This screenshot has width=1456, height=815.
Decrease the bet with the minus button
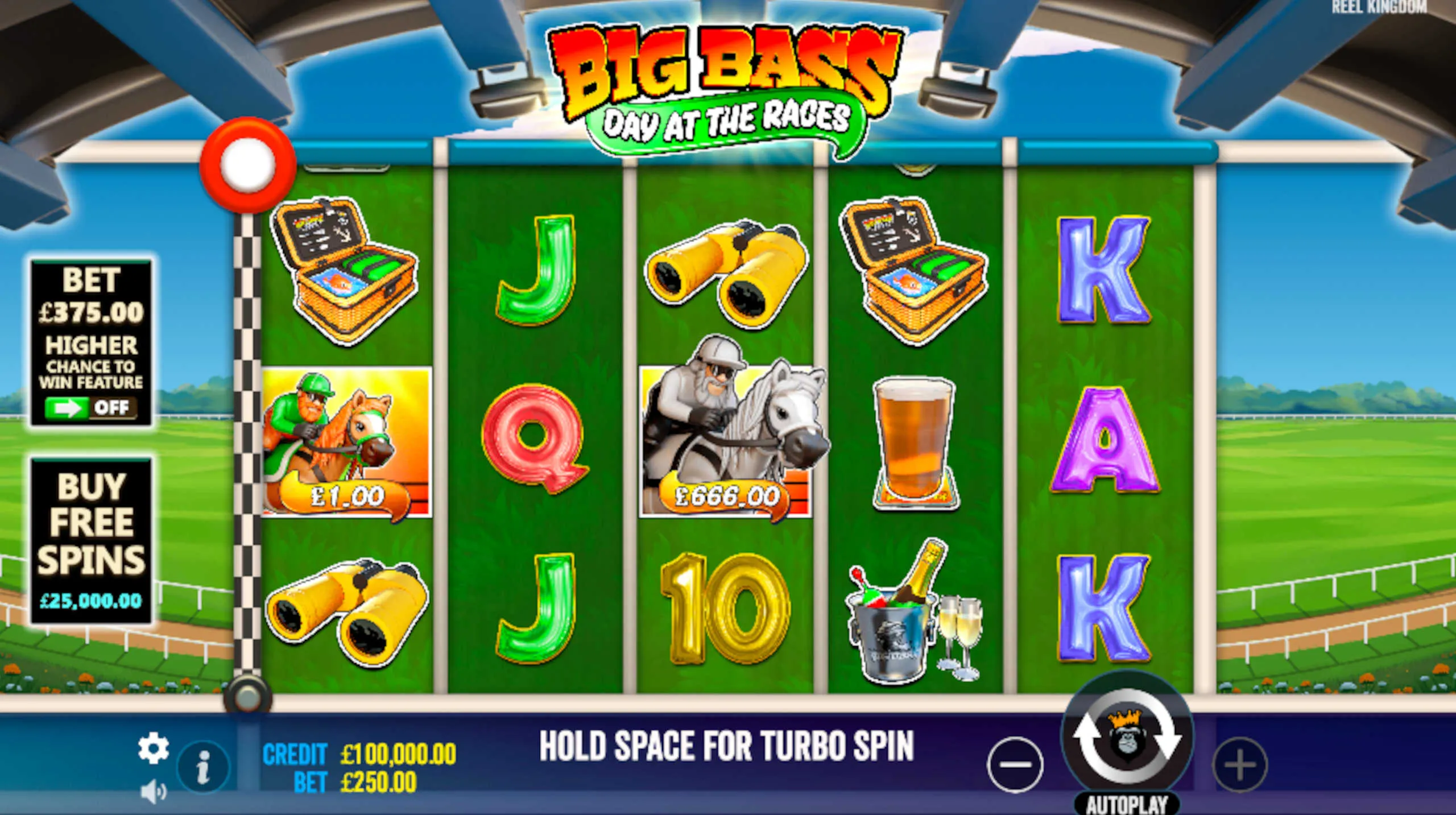tap(1015, 764)
